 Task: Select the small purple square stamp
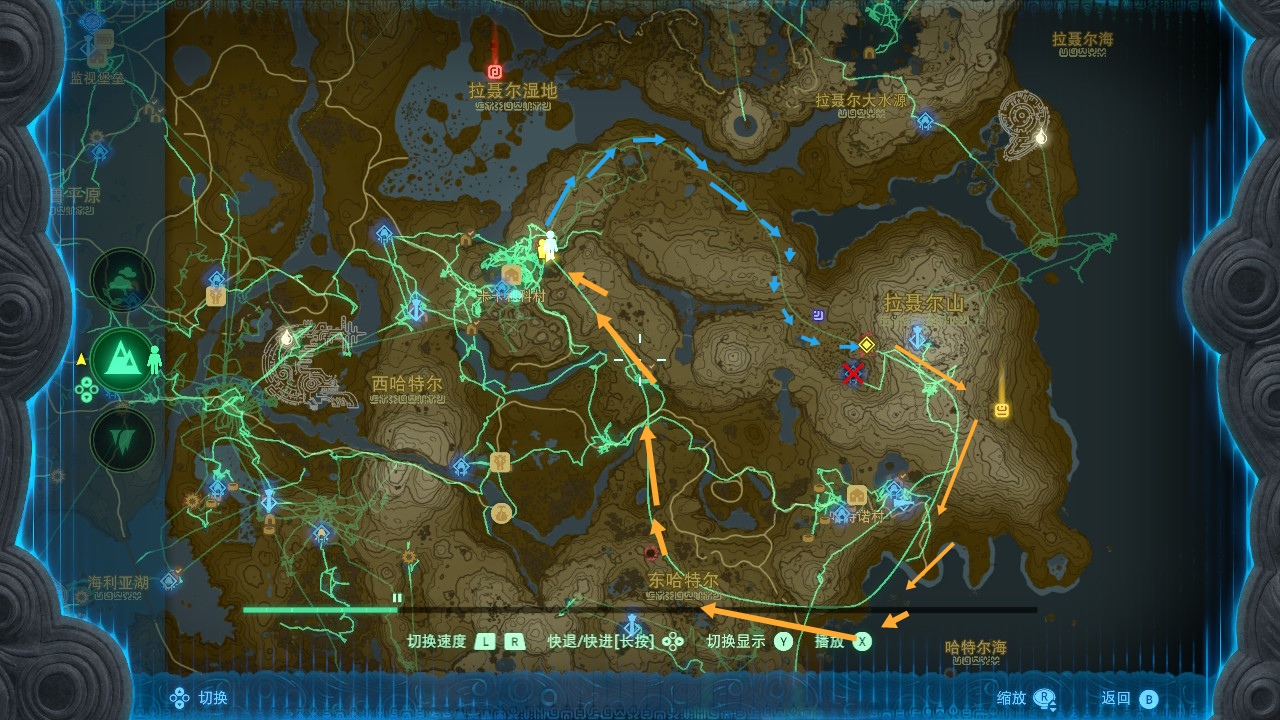(x=819, y=314)
